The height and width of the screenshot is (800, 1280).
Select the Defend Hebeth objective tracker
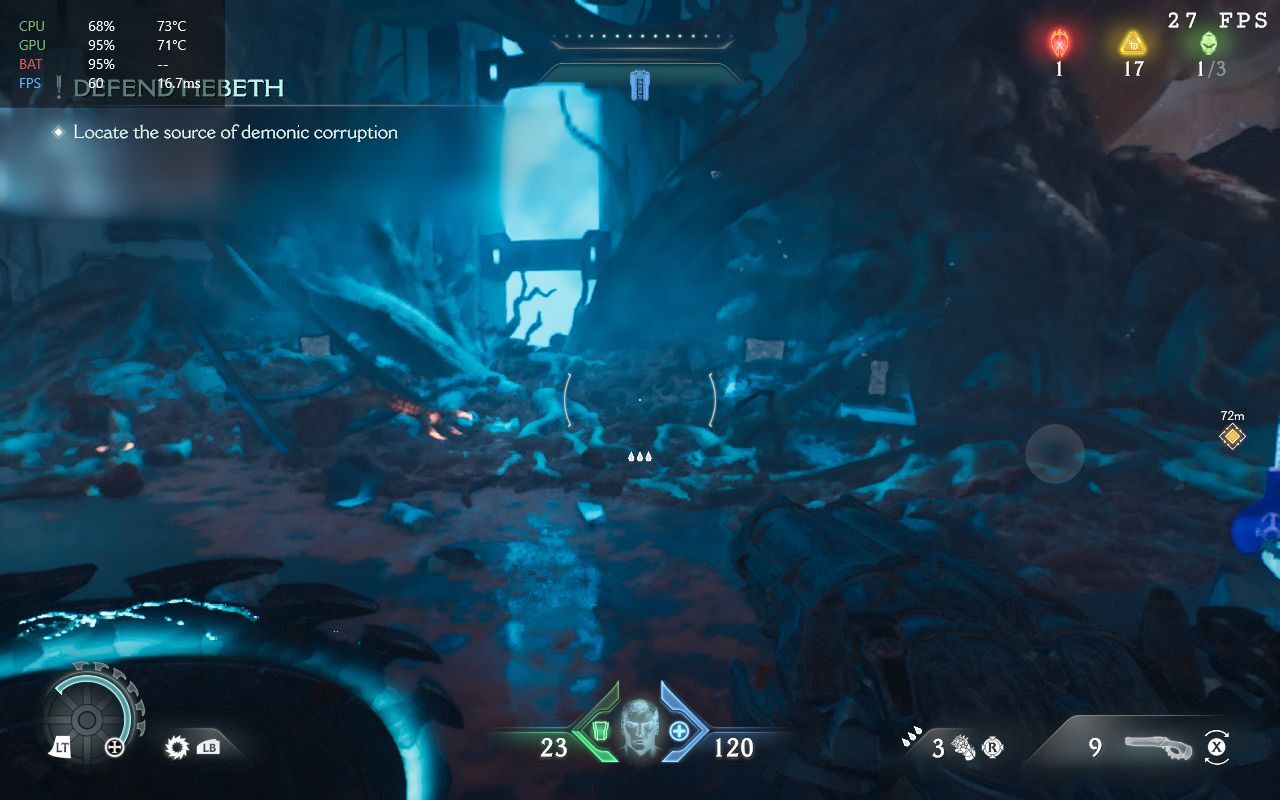[x=180, y=89]
